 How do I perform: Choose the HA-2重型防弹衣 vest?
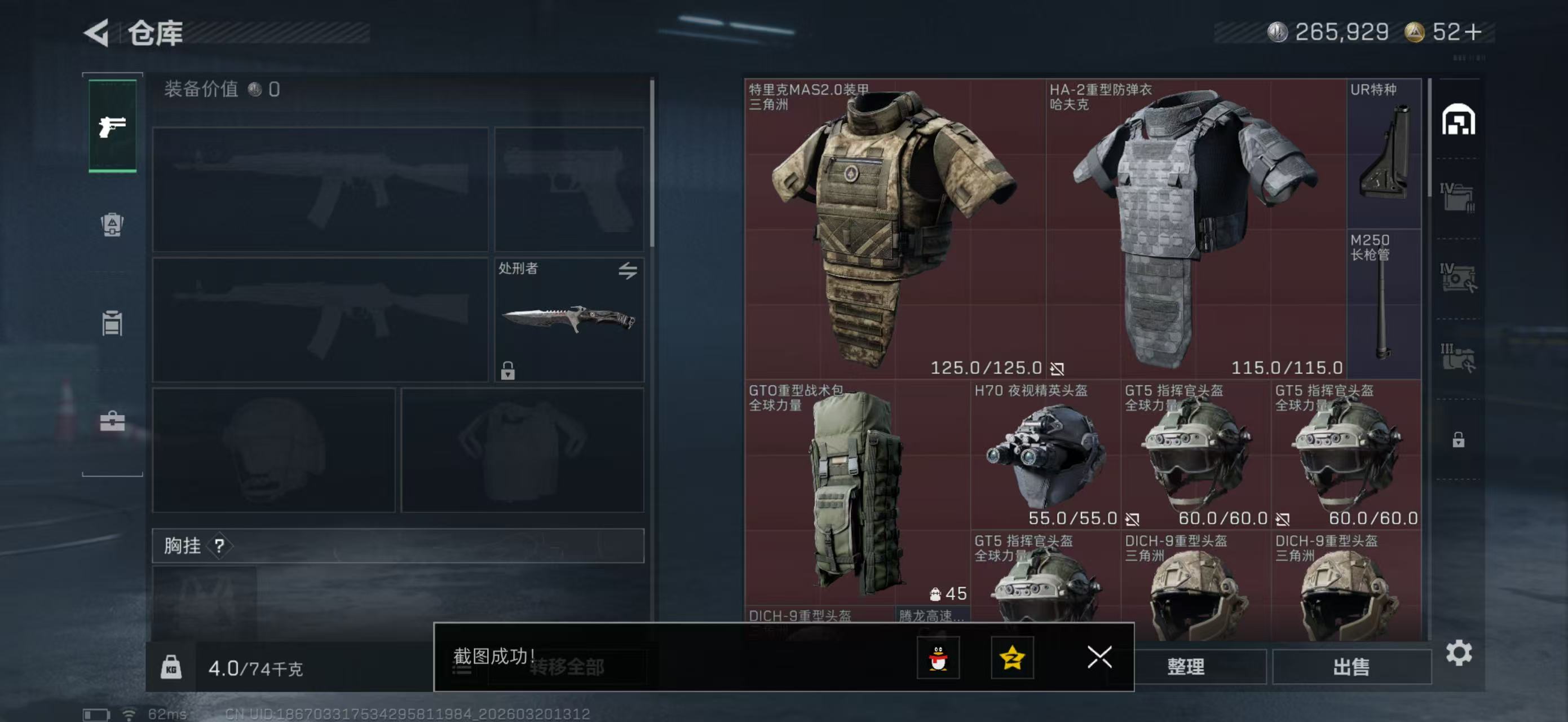click(1195, 228)
